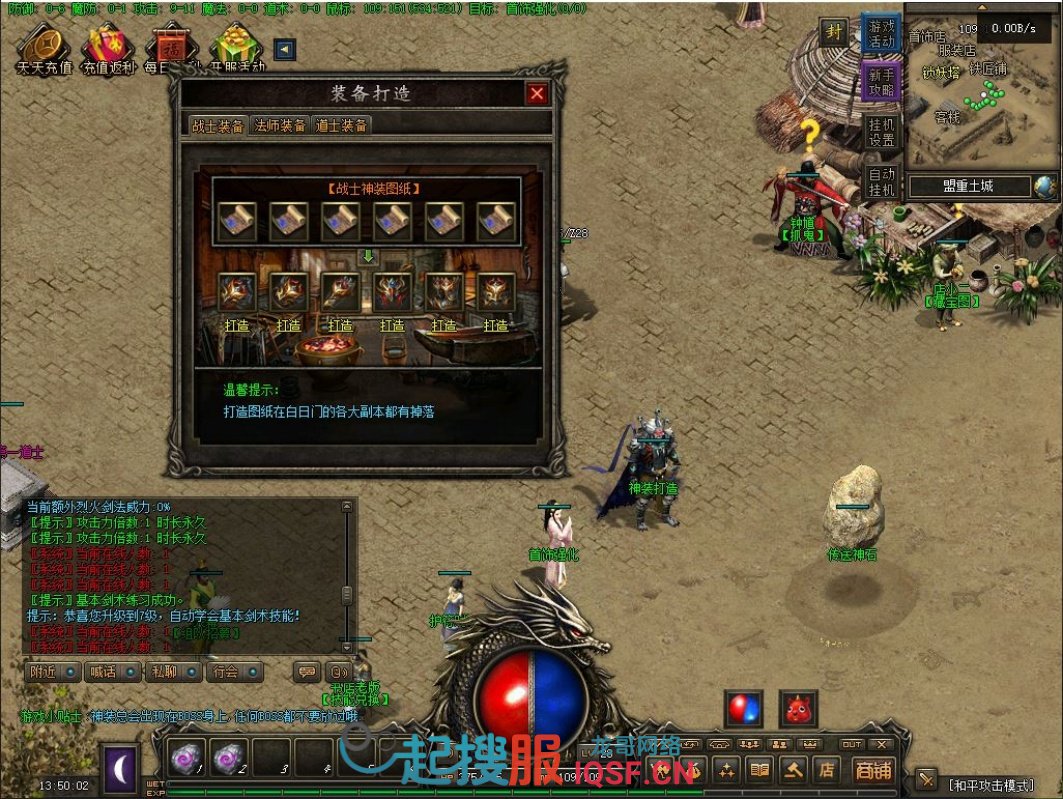The height and width of the screenshot is (799, 1063).
Task: Open the 商铺 shop button
Action: pyautogui.click(x=873, y=770)
